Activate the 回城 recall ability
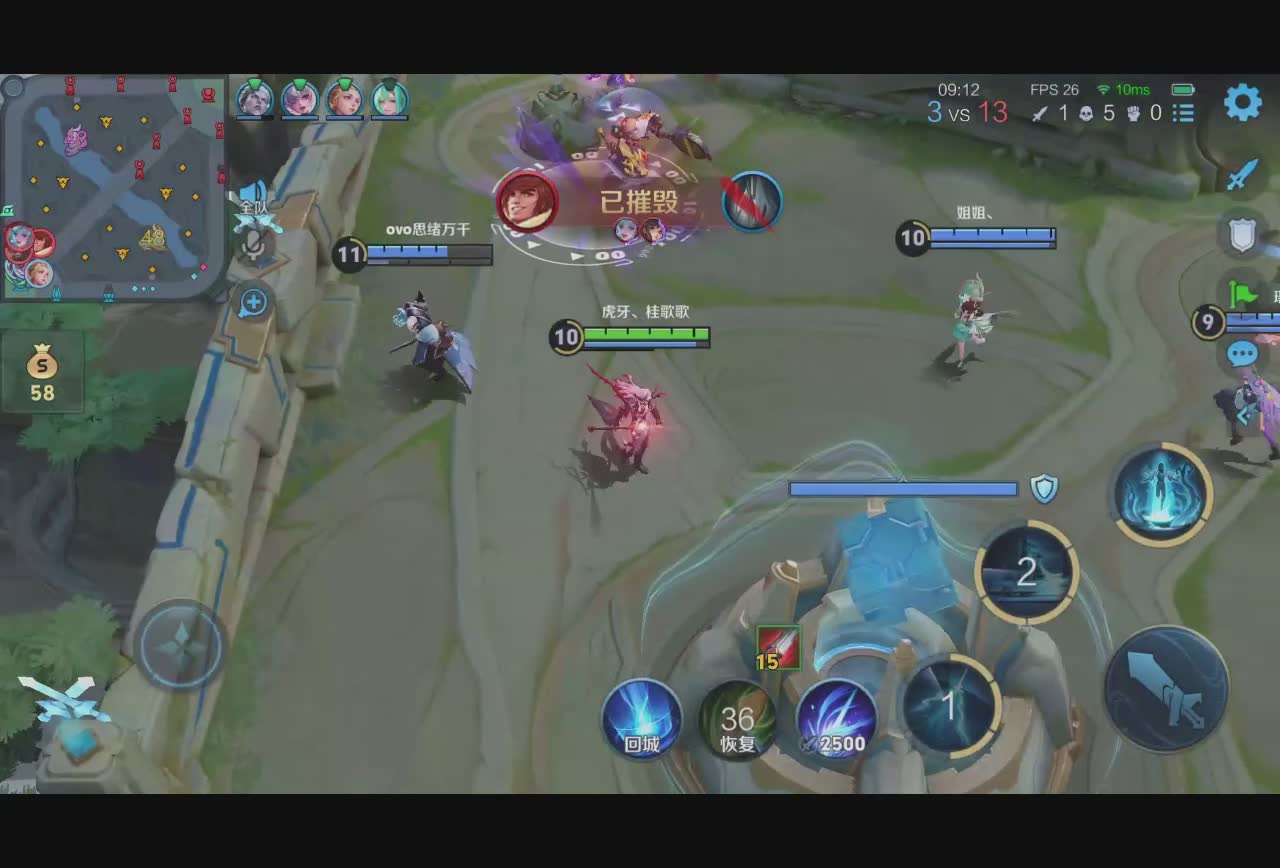 point(642,719)
